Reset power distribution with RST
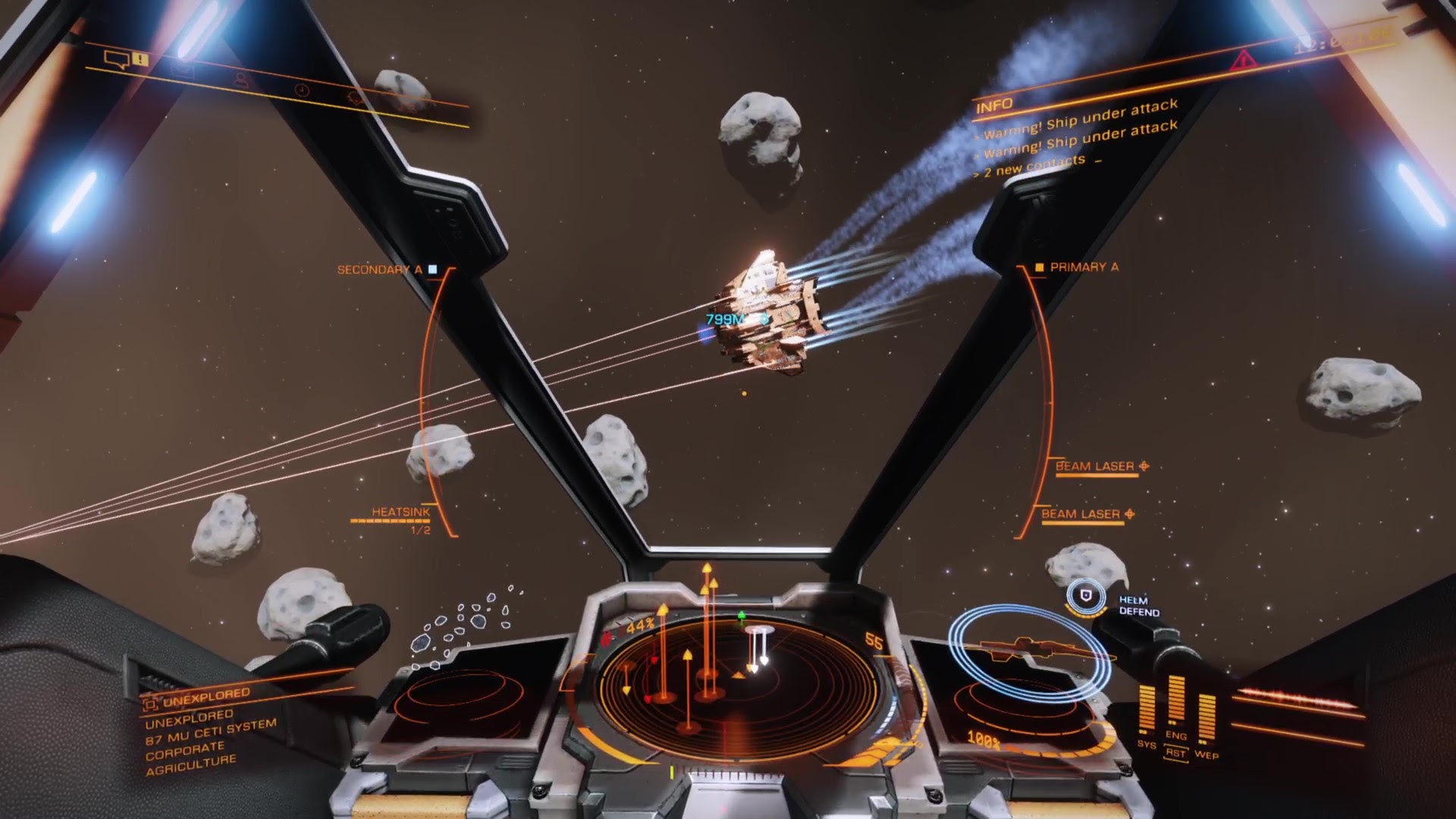 pyautogui.click(x=1175, y=753)
